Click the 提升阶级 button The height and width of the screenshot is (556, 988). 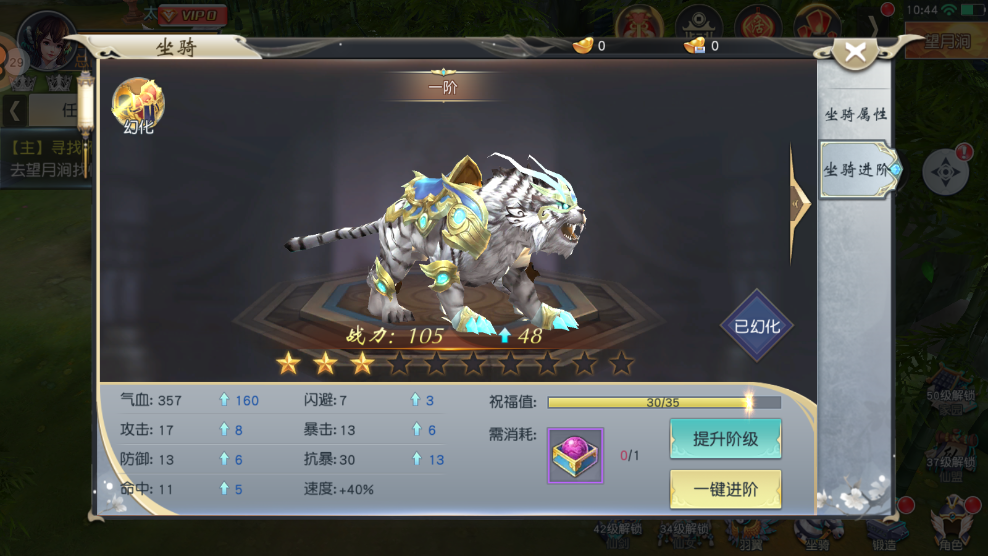(x=725, y=439)
